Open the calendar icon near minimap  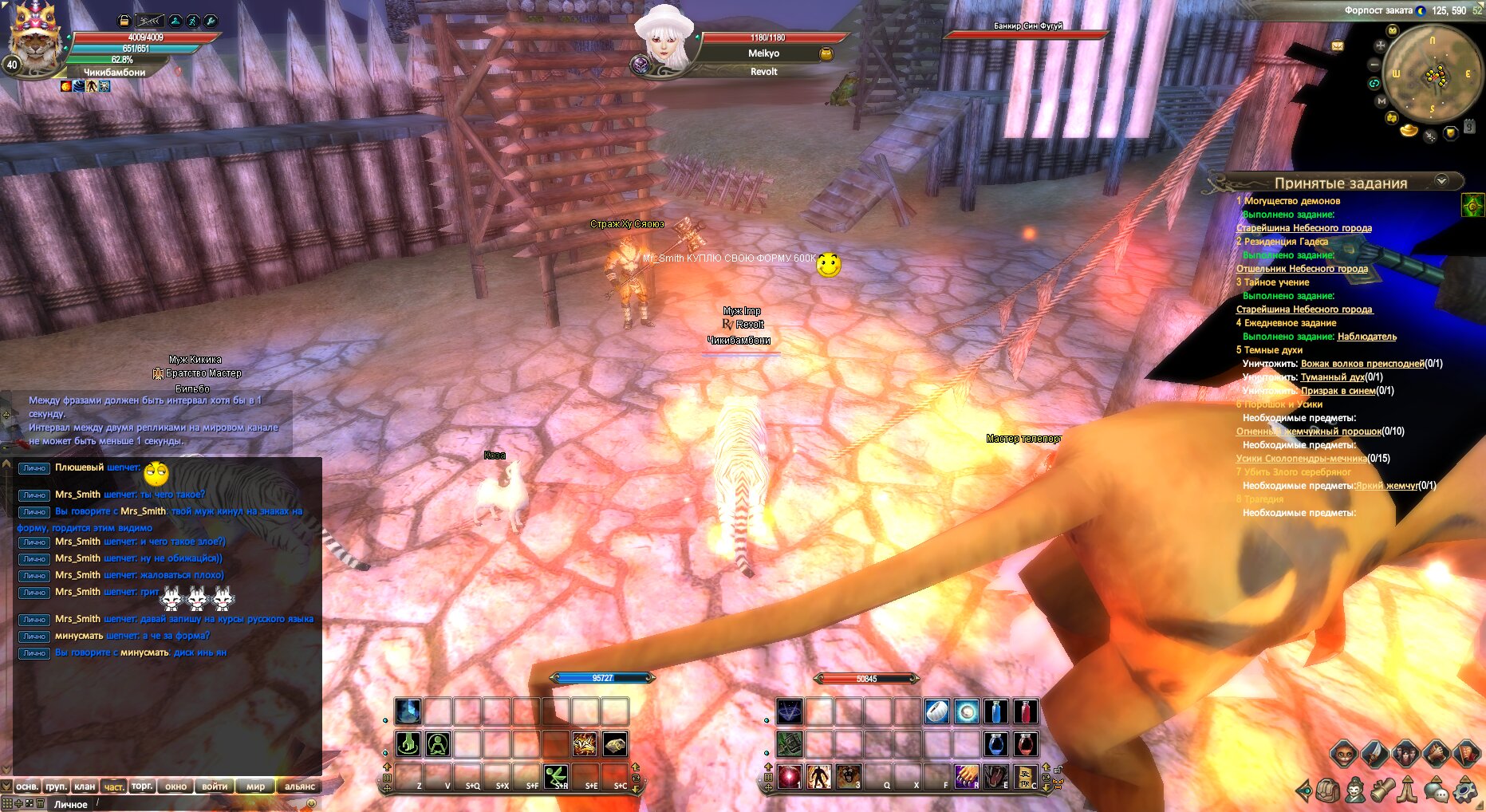click(x=1468, y=126)
